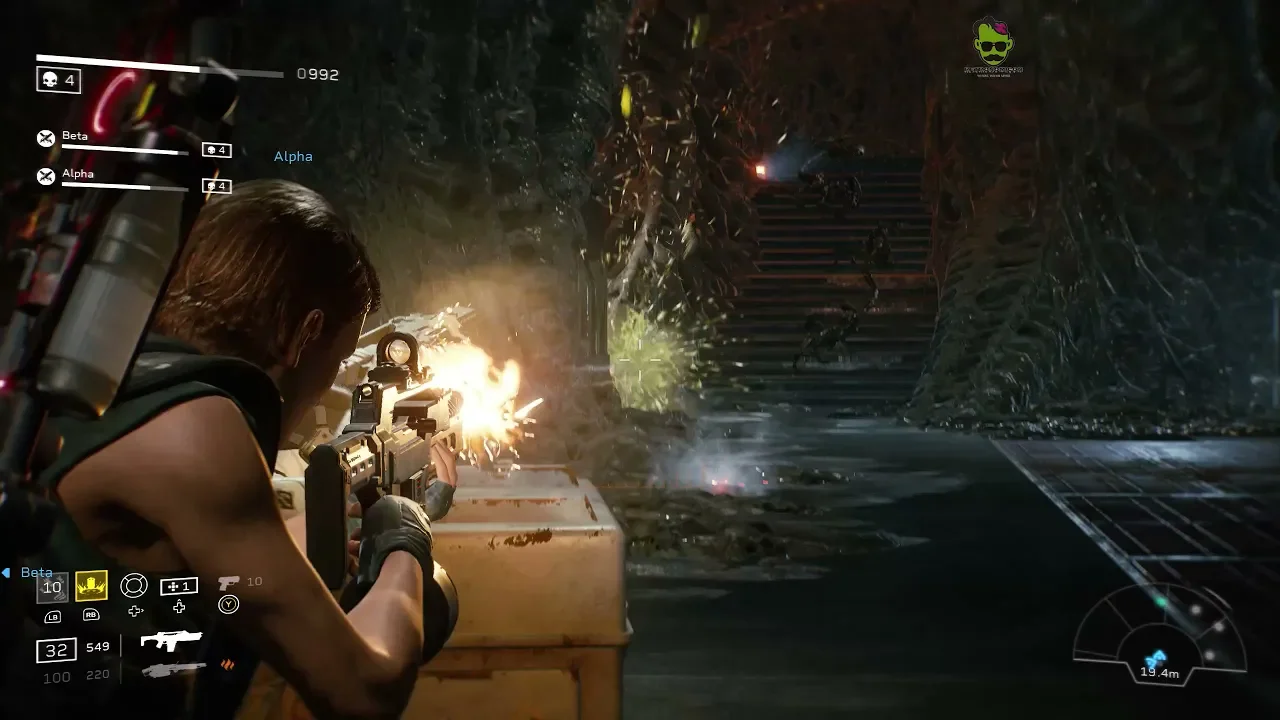Image resolution: width=1280 pixels, height=720 pixels.
Task: Select teammate Alpha in squad list
Action: pyautogui.click(x=78, y=174)
